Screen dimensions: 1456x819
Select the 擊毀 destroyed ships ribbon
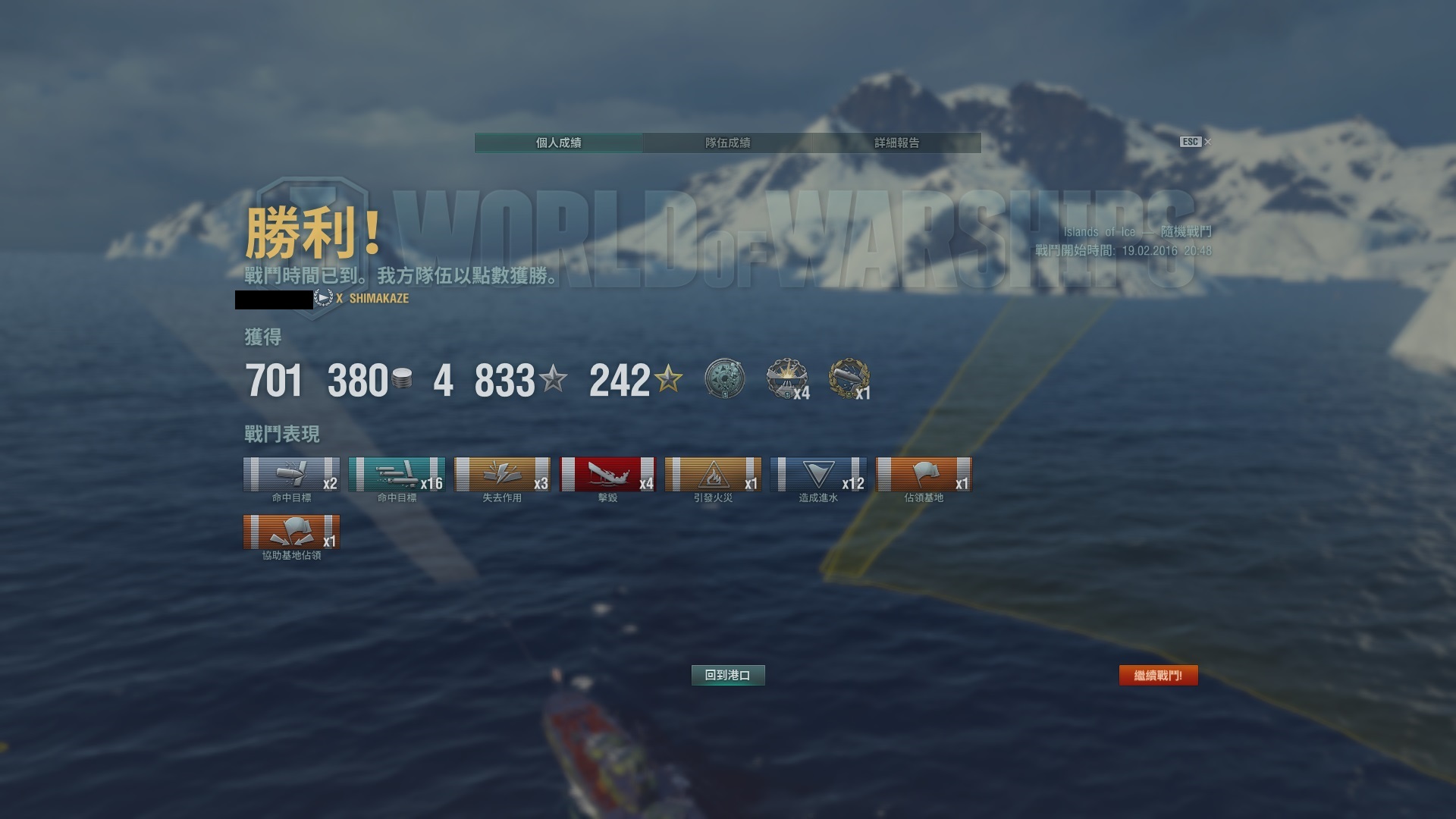point(607,475)
